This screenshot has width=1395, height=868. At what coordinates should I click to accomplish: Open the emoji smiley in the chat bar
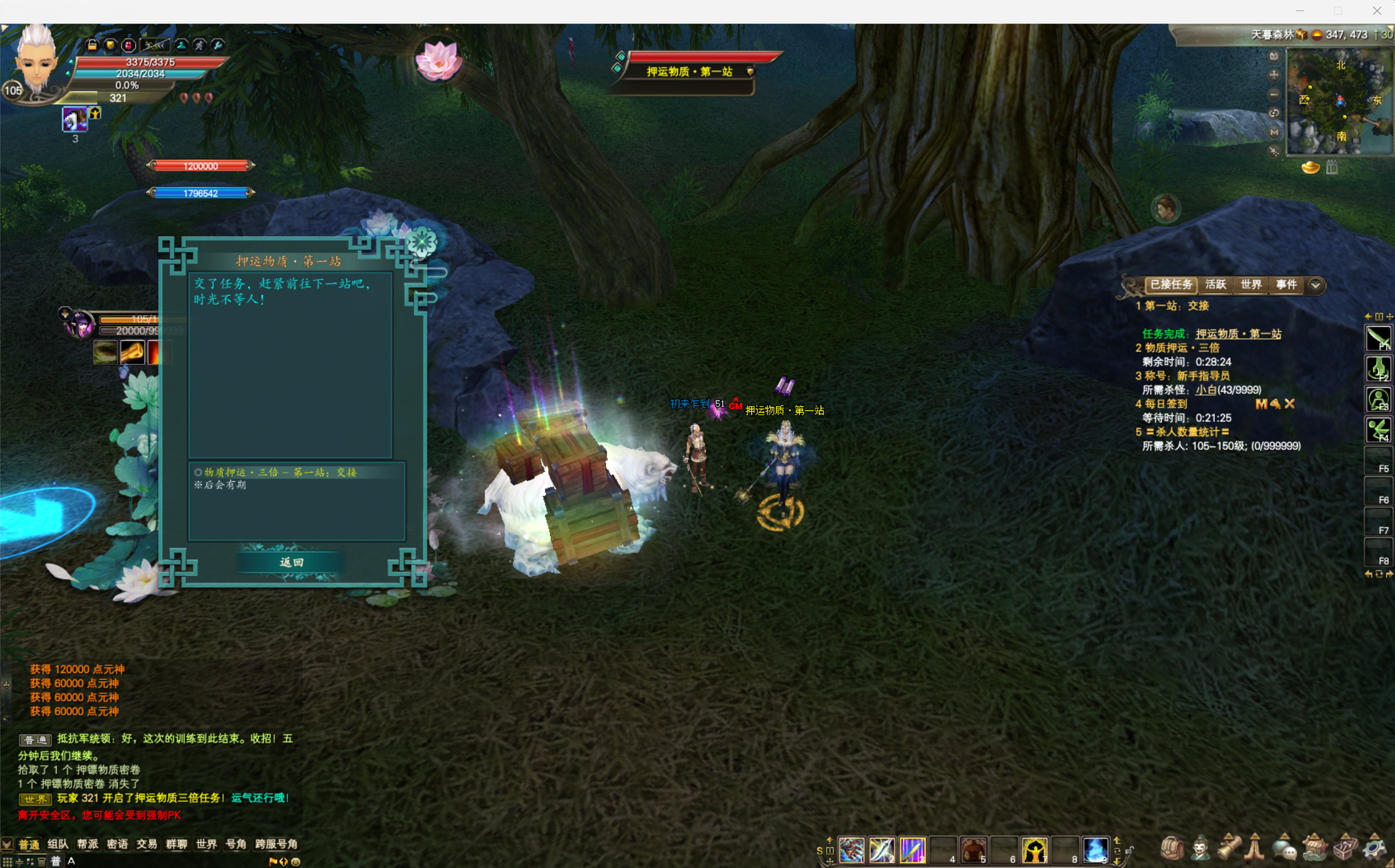pos(296,861)
